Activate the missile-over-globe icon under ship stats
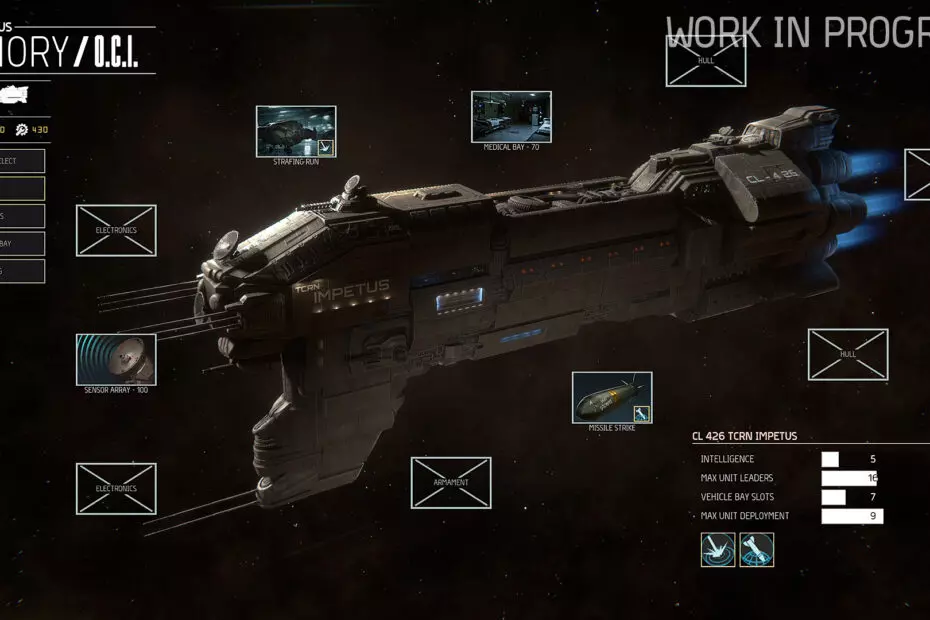This screenshot has height=620, width=930. (756, 550)
